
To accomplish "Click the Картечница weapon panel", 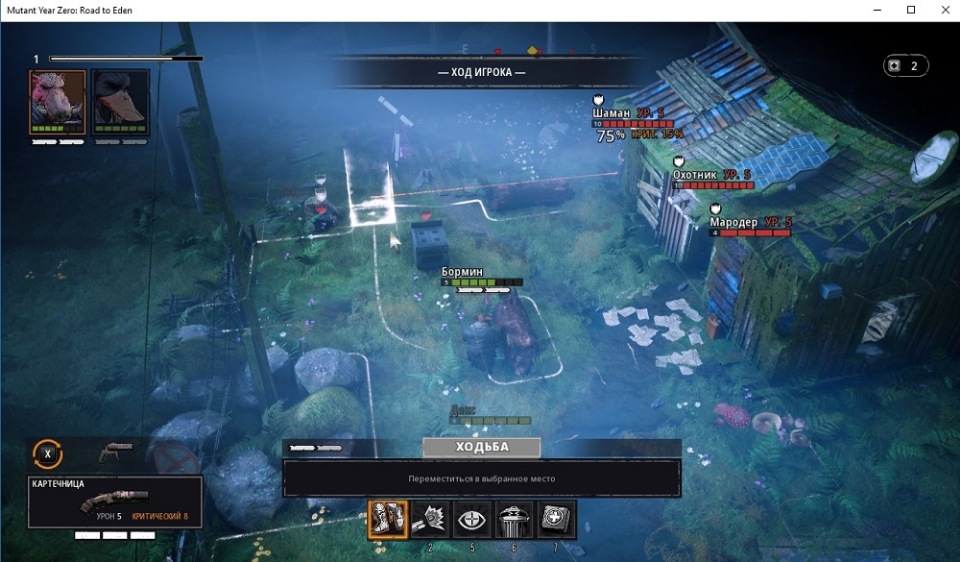I will point(115,502).
